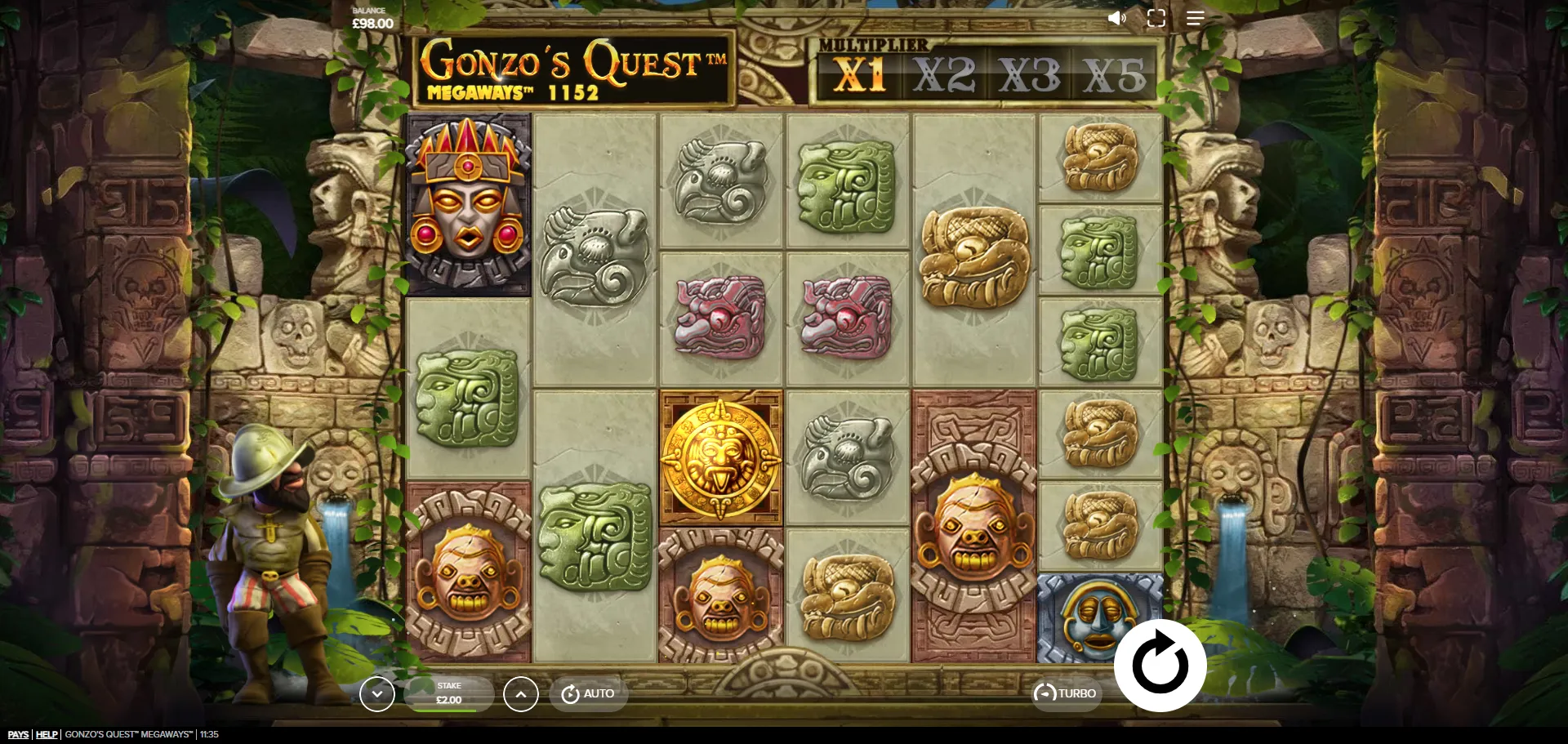Enter fullscreen mode
This screenshot has height=744, width=1568.
1156,18
